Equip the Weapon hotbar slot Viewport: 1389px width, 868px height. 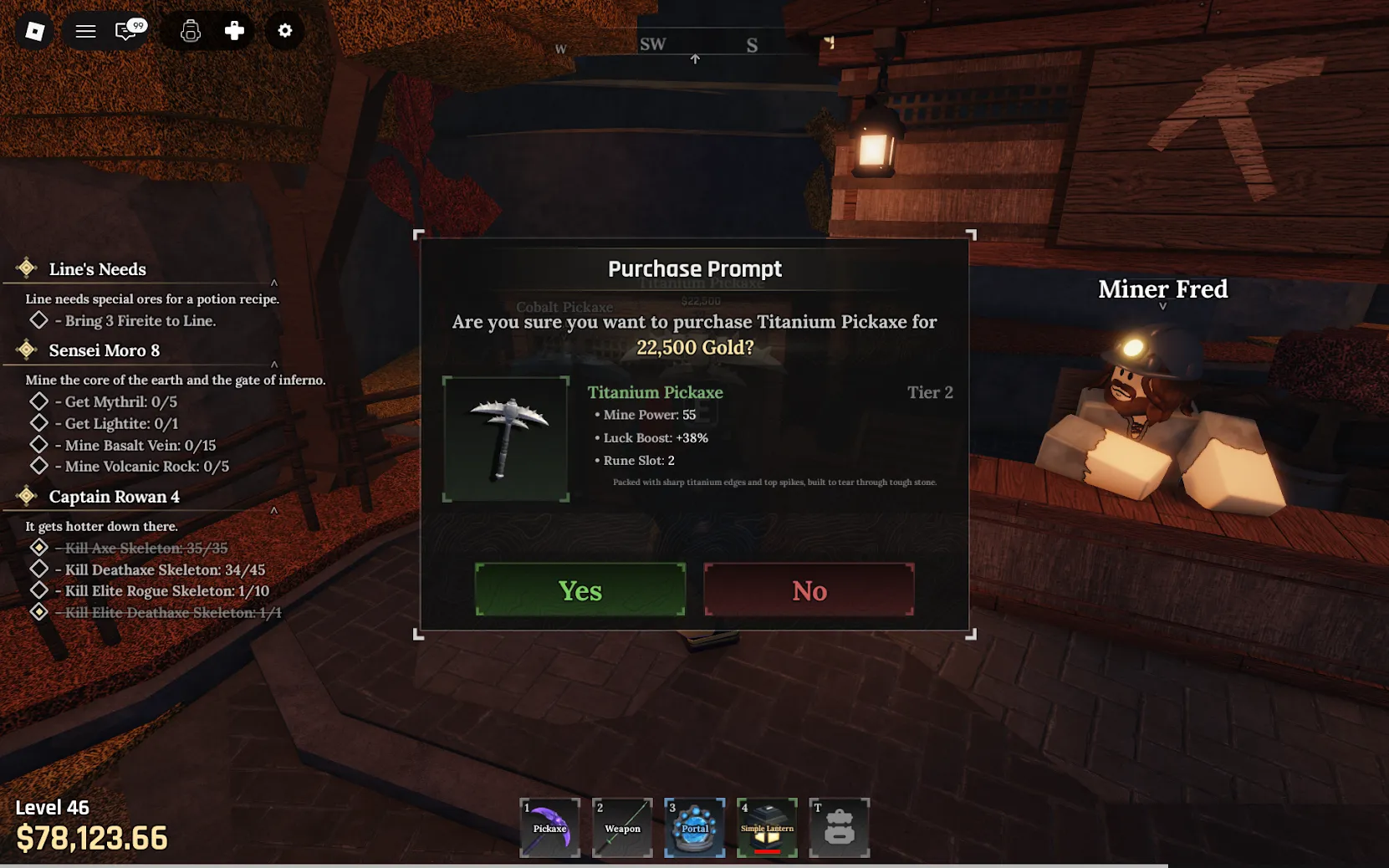[622, 827]
